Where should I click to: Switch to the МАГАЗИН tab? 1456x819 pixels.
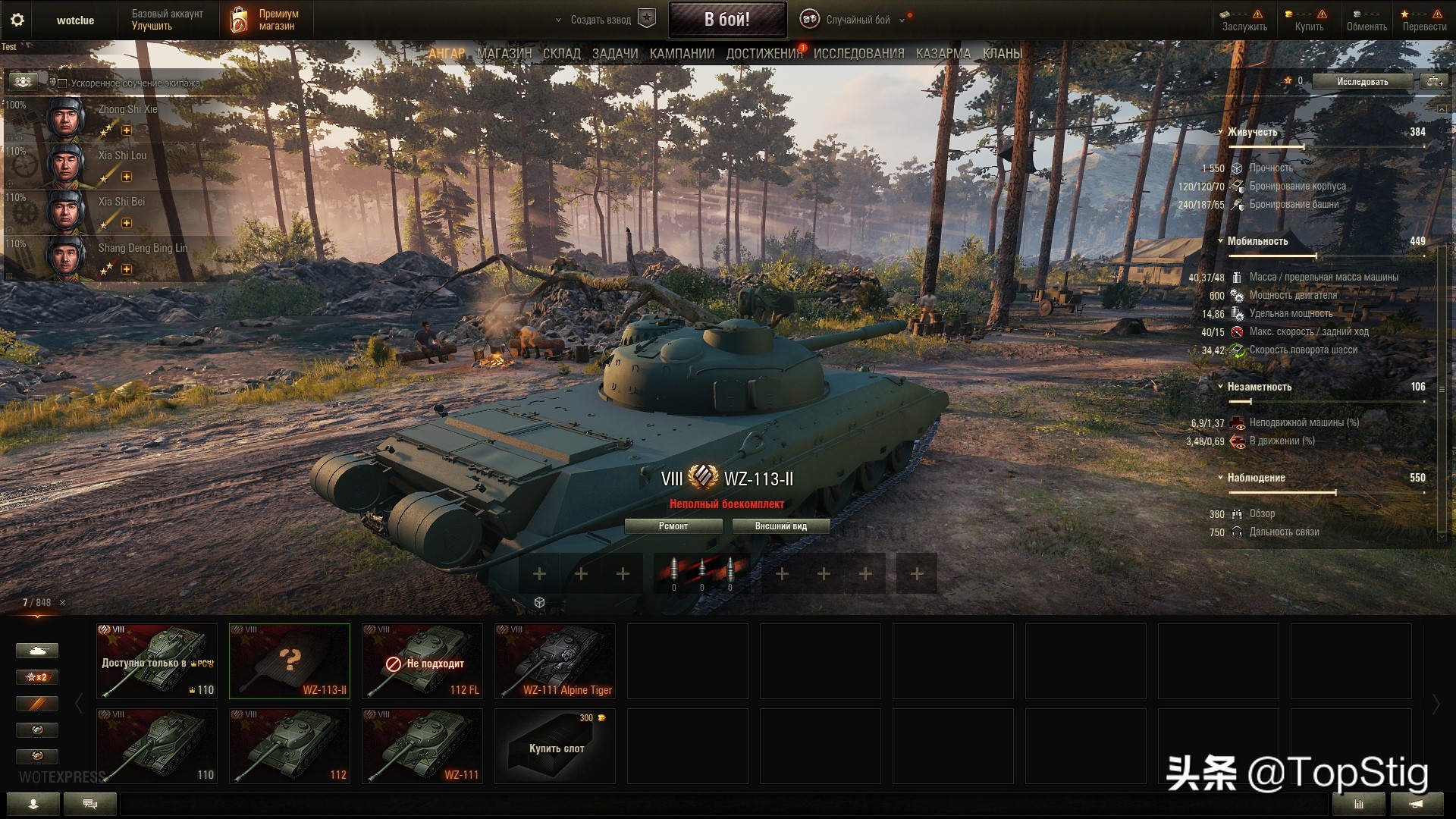point(504,54)
